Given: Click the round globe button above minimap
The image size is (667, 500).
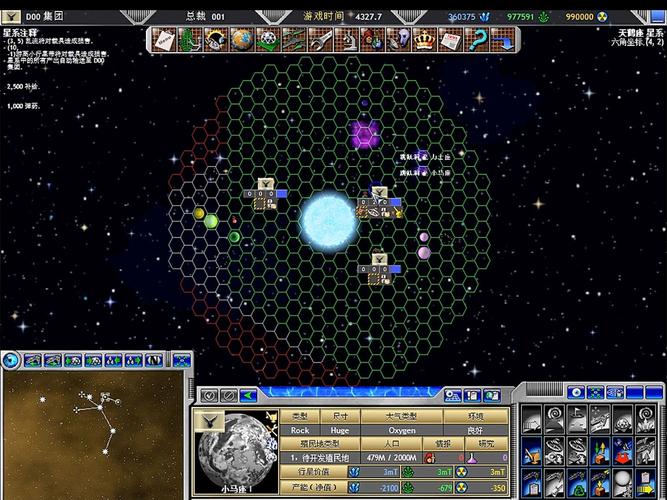Looking at the screenshot, I should (x=12, y=359).
